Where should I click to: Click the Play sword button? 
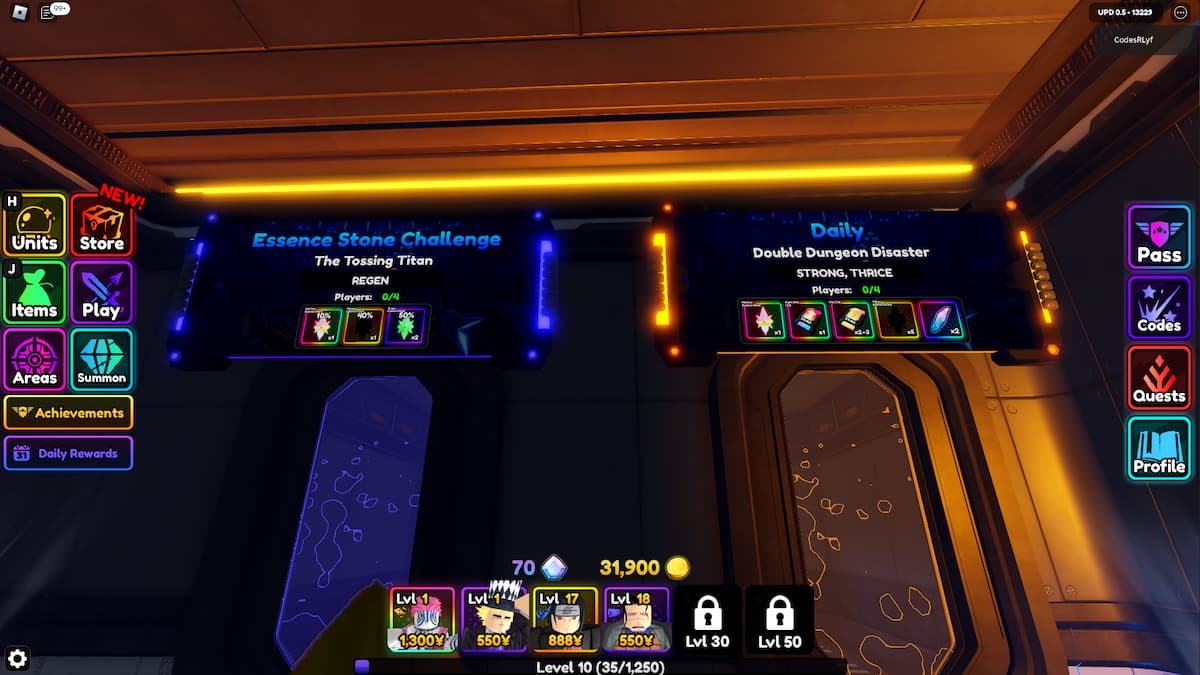[x=102, y=293]
